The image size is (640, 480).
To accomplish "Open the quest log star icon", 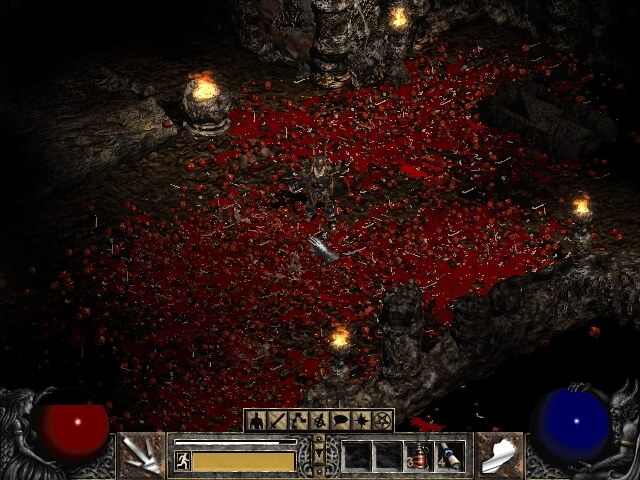I will (x=361, y=421).
